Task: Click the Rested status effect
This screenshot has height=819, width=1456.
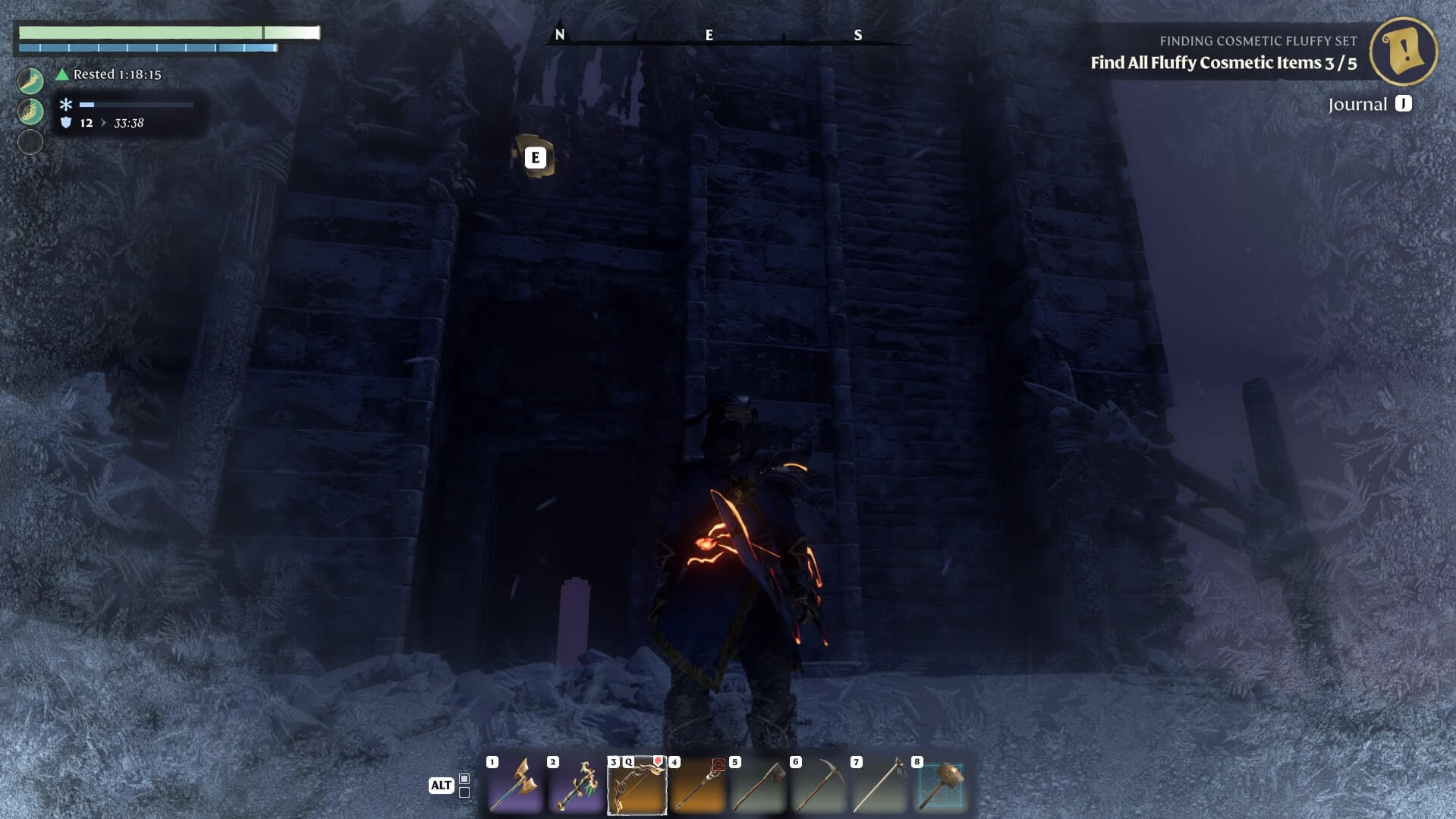Action: (x=109, y=74)
